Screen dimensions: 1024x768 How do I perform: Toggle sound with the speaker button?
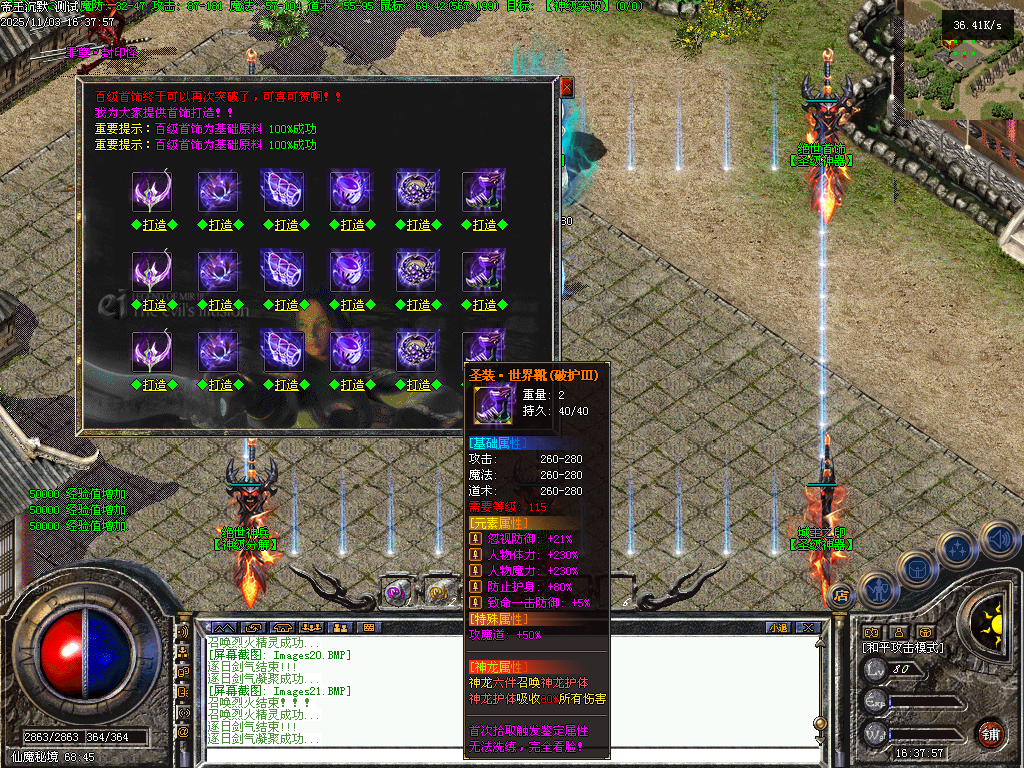pos(997,538)
